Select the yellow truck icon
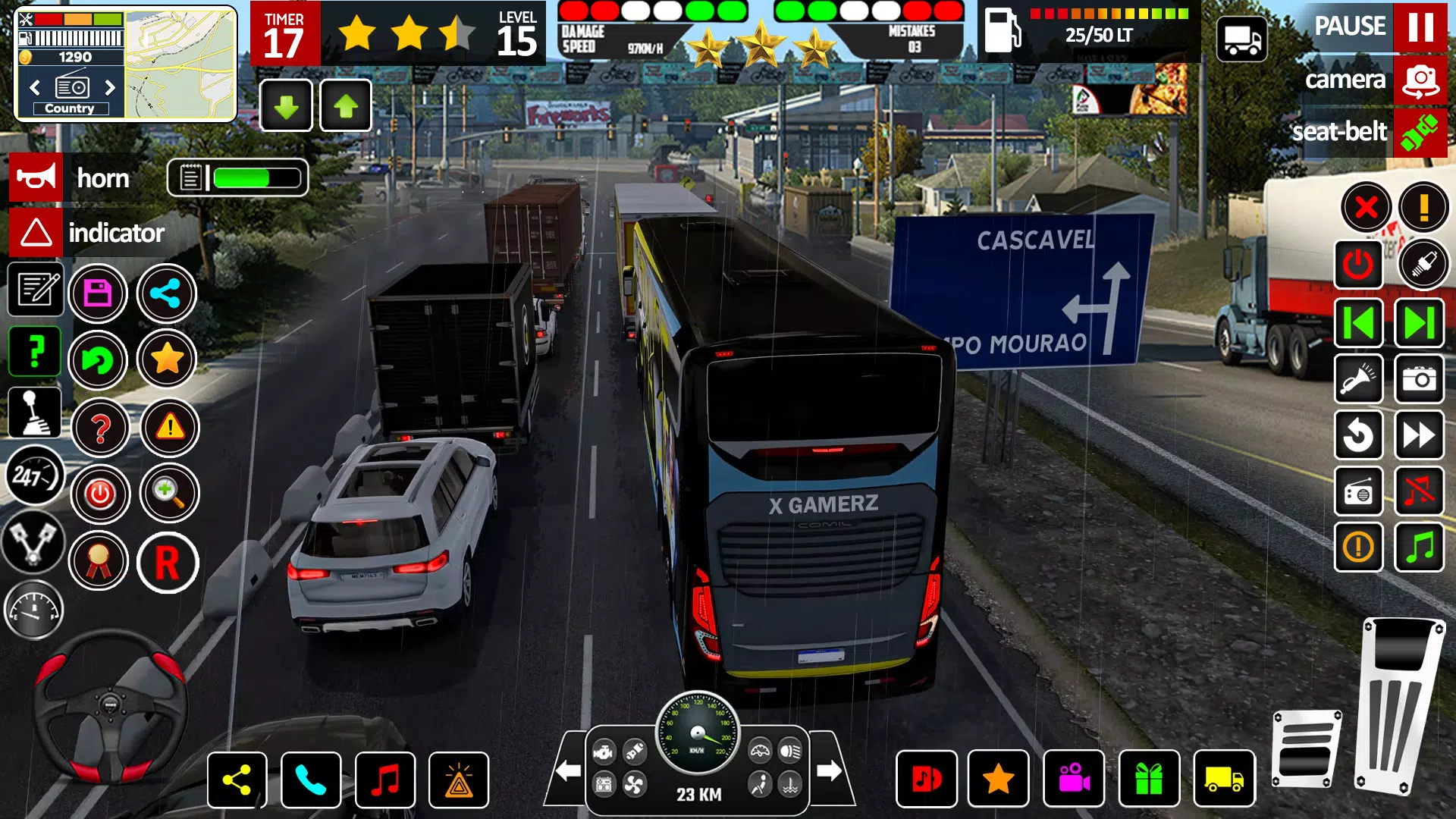Image resolution: width=1456 pixels, height=819 pixels. pyautogui.click(x=1224, y=779)
